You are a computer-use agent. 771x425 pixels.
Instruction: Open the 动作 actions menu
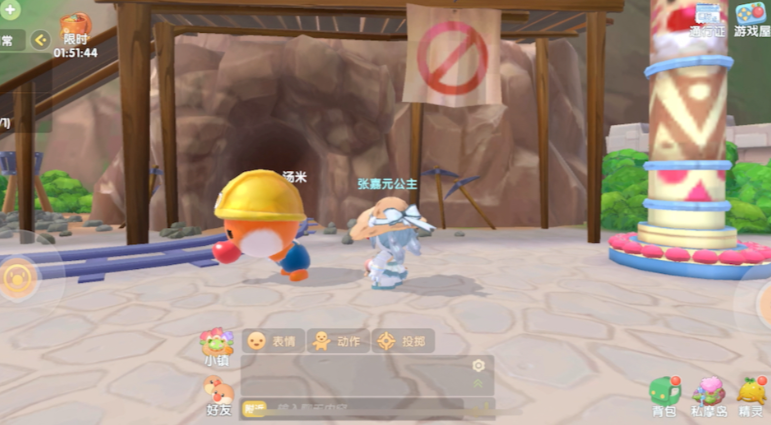336,341
